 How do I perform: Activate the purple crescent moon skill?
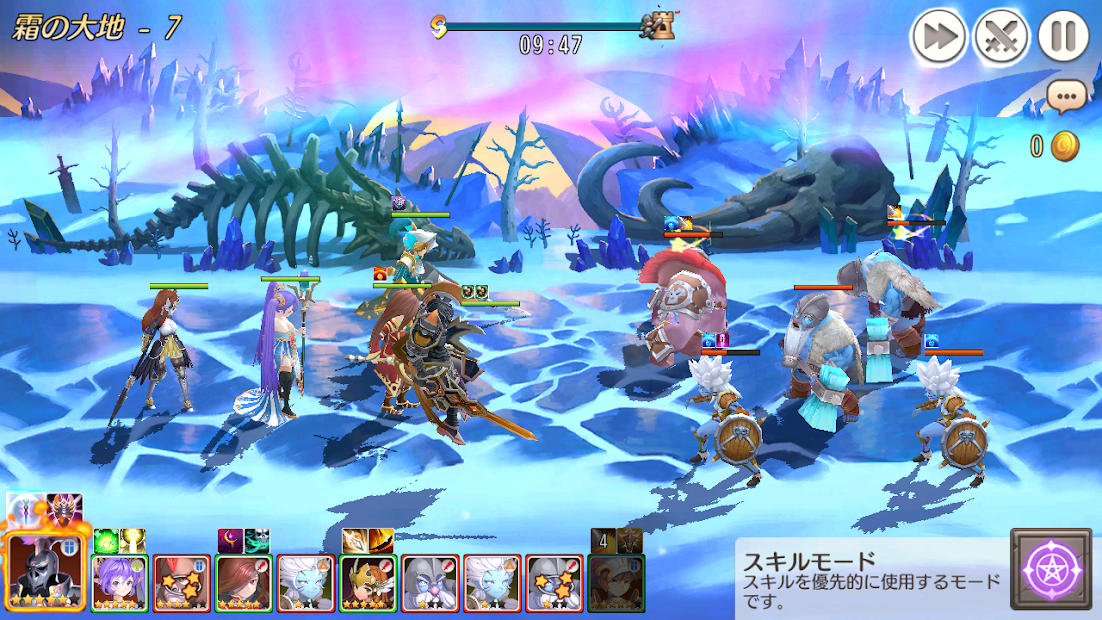231,541
